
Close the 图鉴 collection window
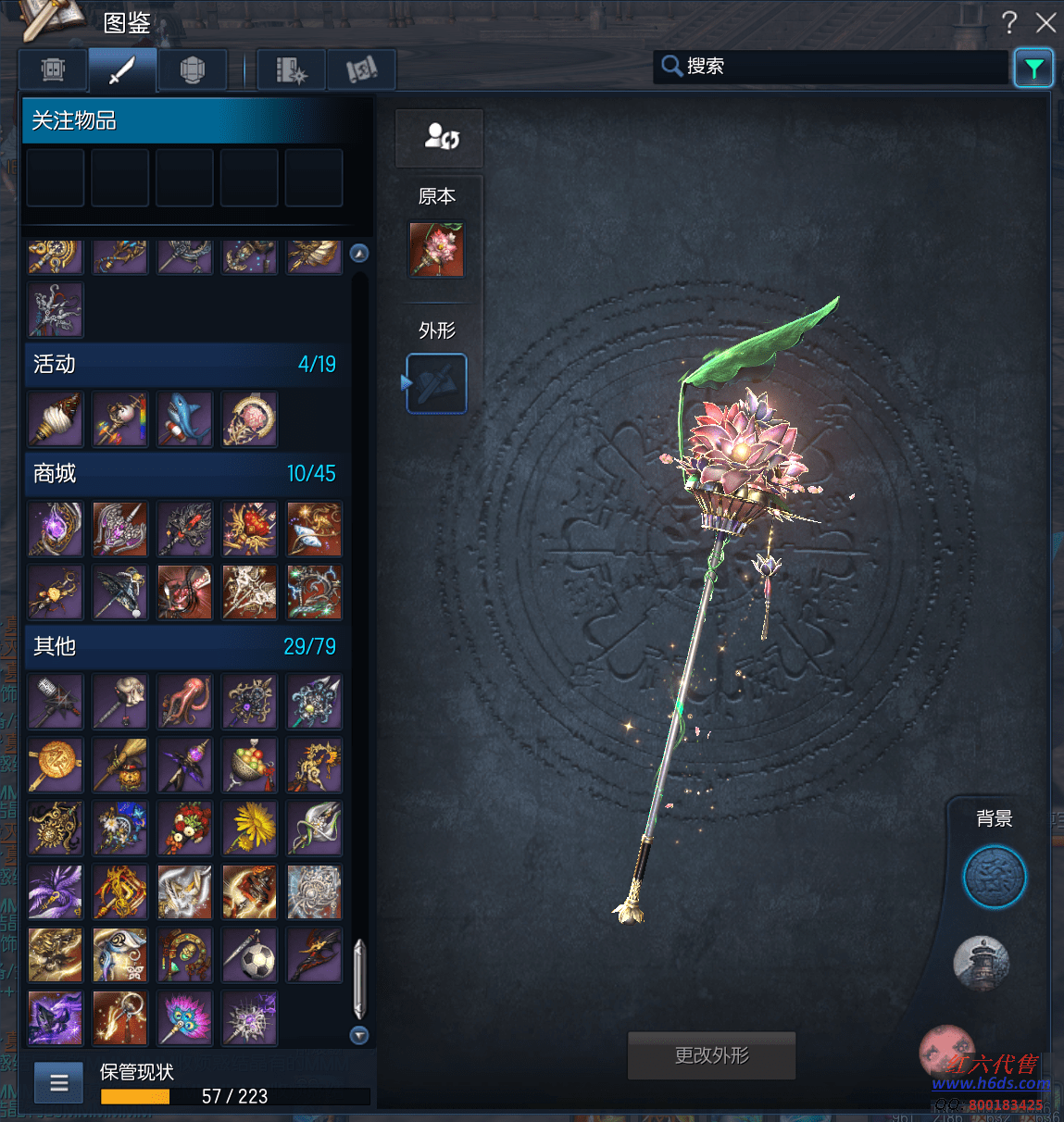pos(1045,22)
